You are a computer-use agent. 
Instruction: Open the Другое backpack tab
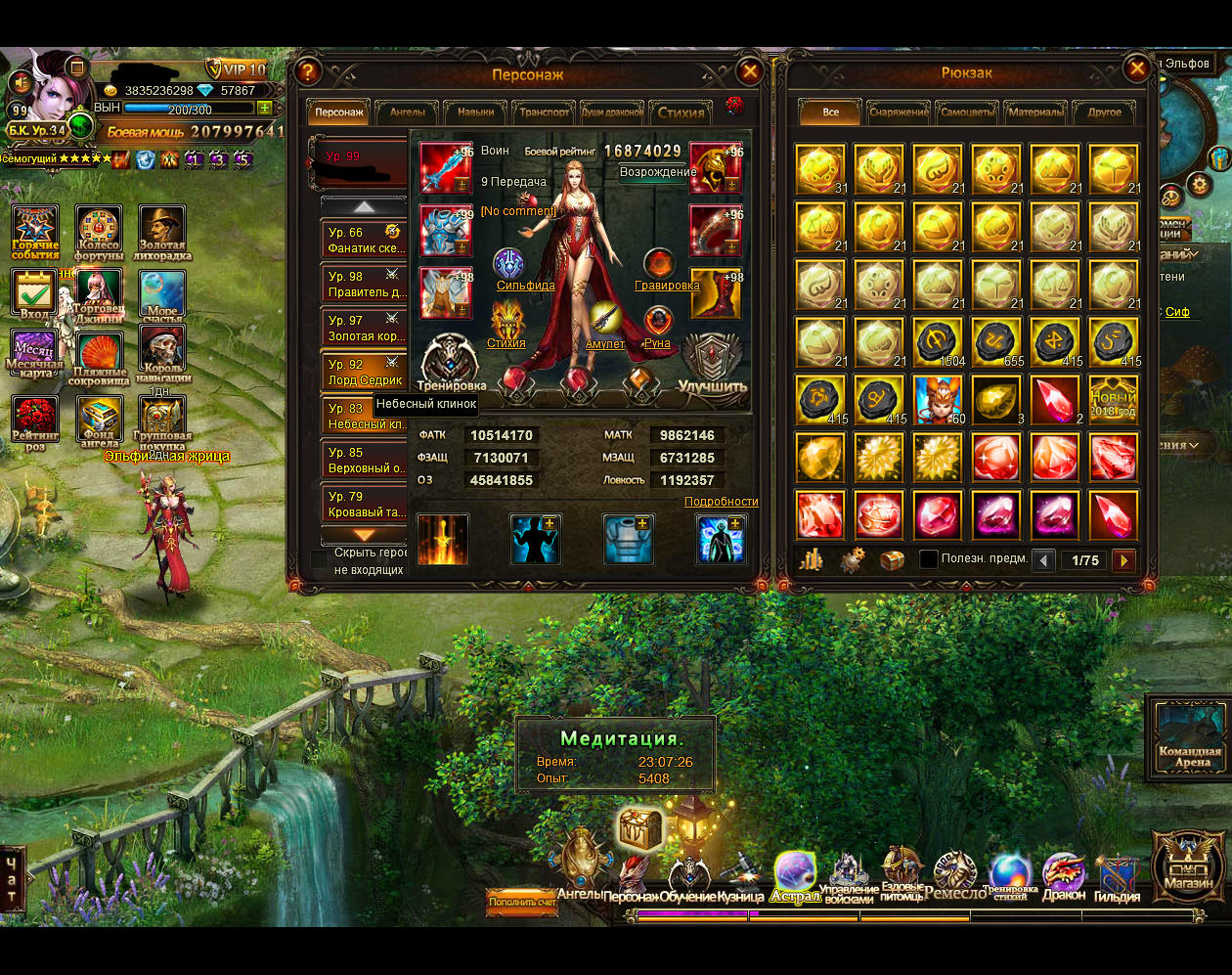coord(1104,112)
